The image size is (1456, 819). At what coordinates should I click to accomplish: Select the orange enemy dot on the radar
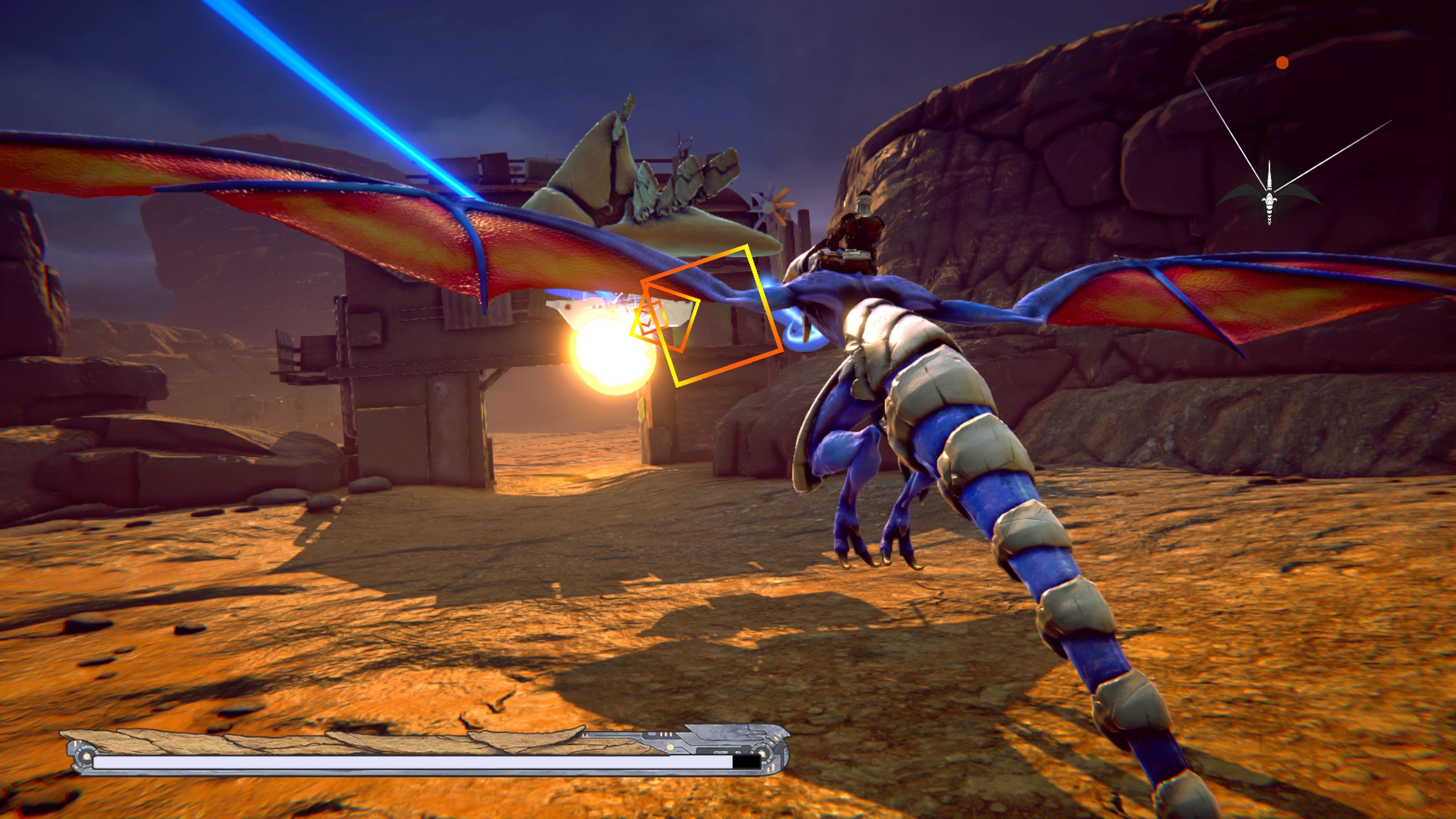(x=1282, y=63)
